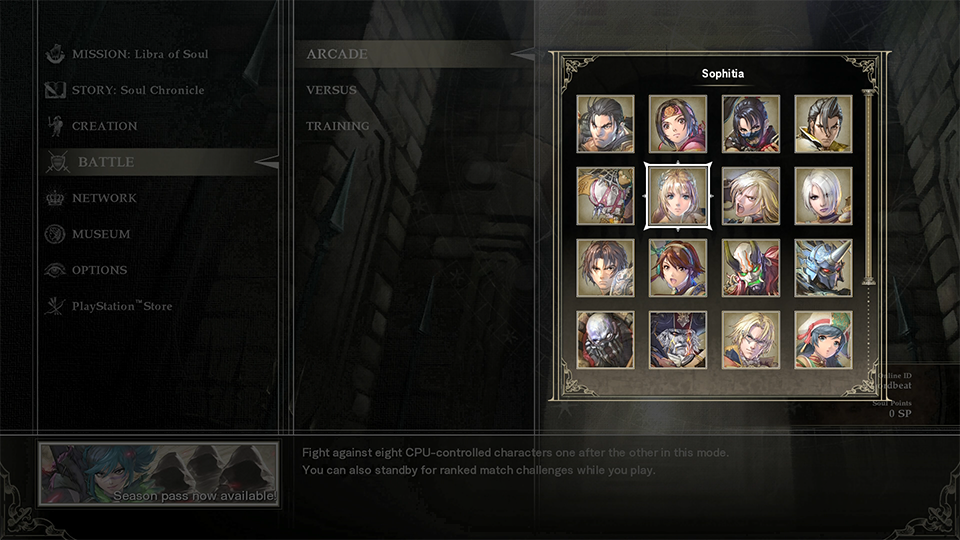This screenshot has width=960, height=540.
Task: Pick Mitsurugi's character portrait
Action: point(605,124)
